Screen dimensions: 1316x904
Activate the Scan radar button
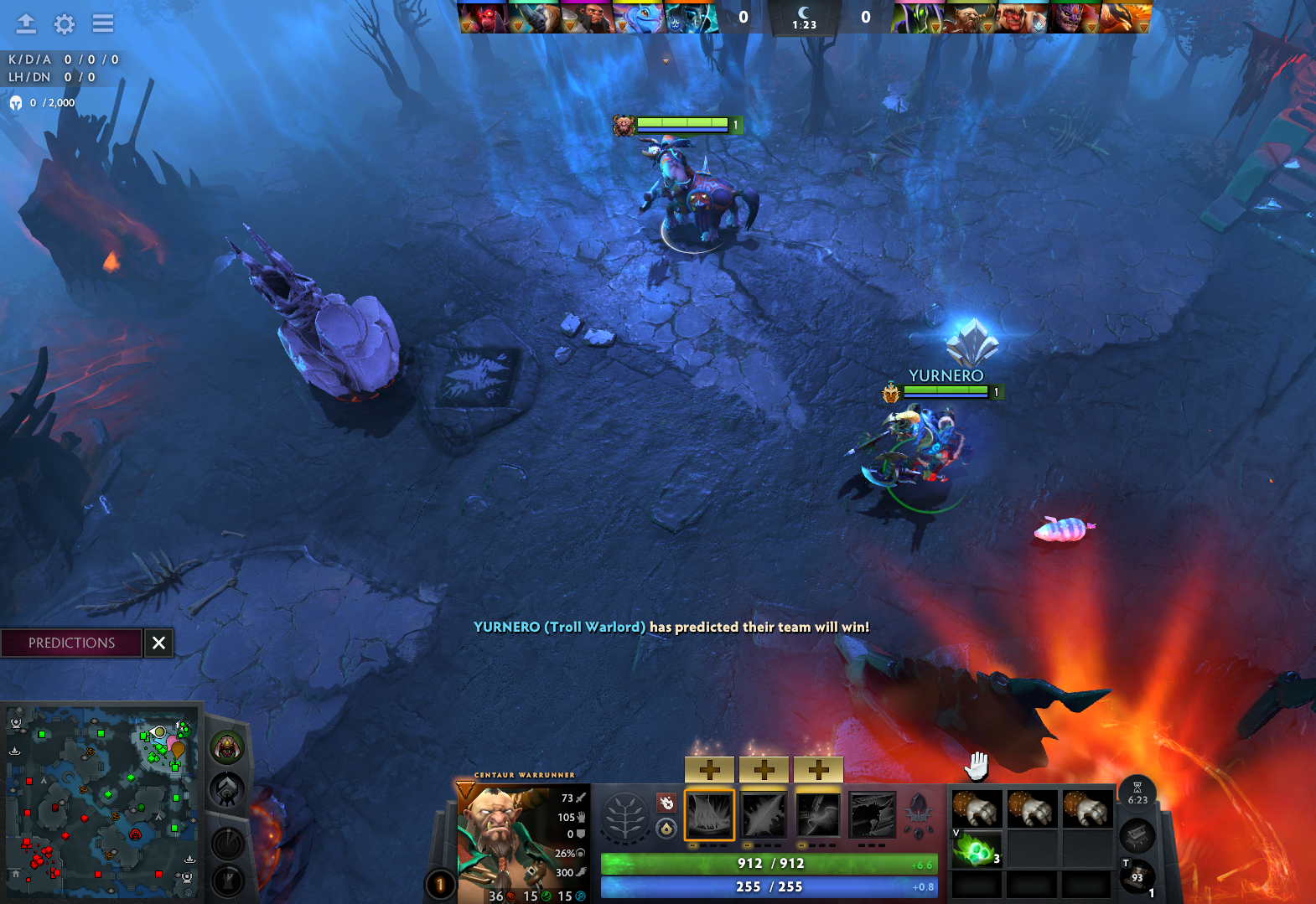point(228,843)
